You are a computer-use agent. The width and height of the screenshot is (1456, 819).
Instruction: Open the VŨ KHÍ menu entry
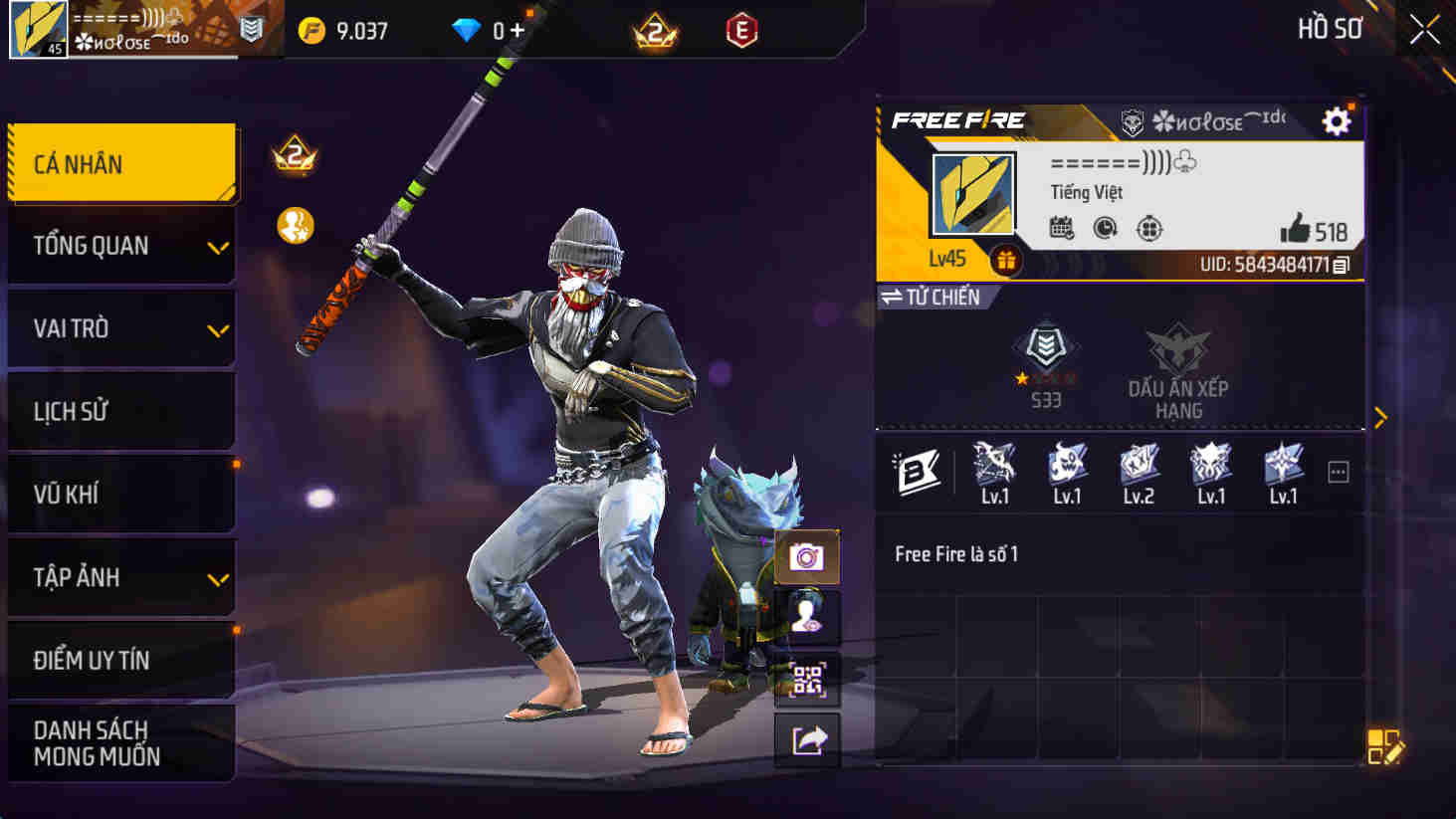coord(119,494)
